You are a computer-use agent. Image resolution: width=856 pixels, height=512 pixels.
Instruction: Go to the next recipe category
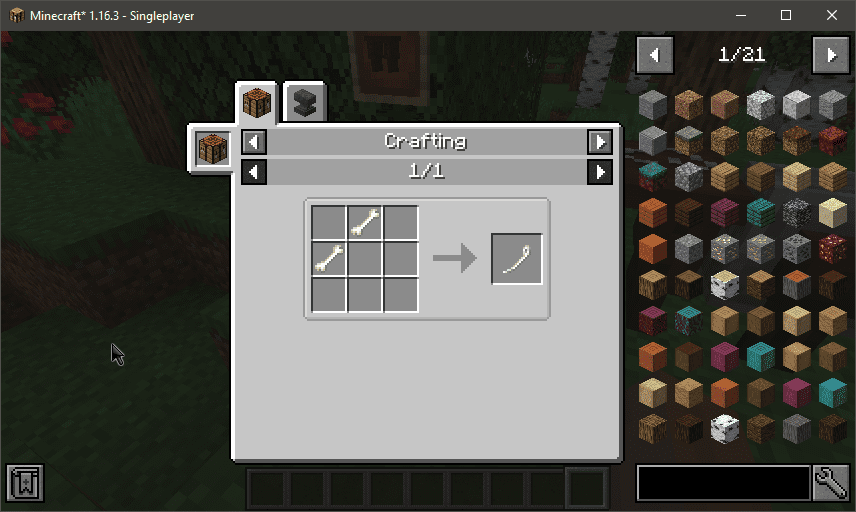(599, 142)
